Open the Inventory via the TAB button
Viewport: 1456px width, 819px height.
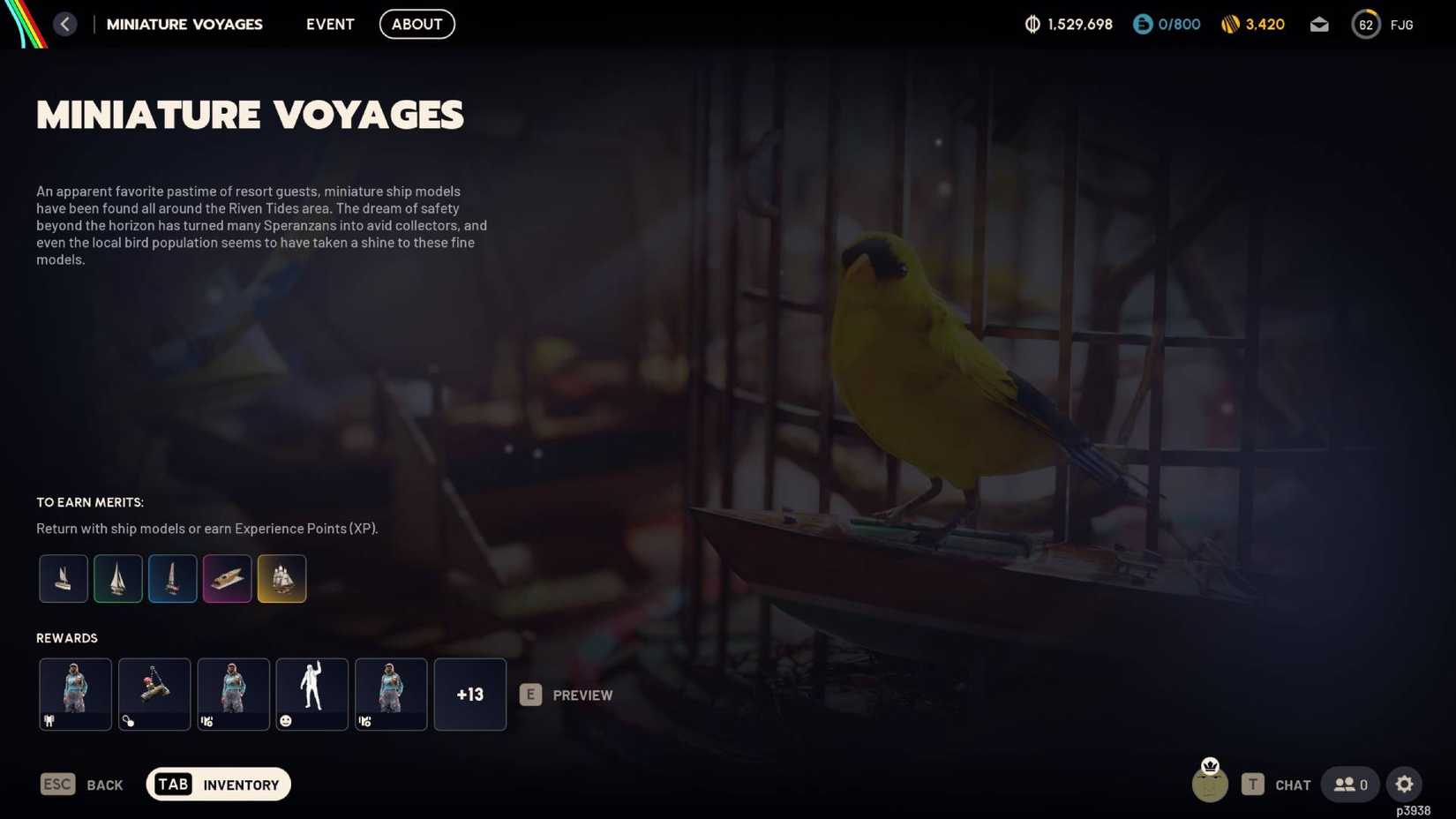(218, 784)
